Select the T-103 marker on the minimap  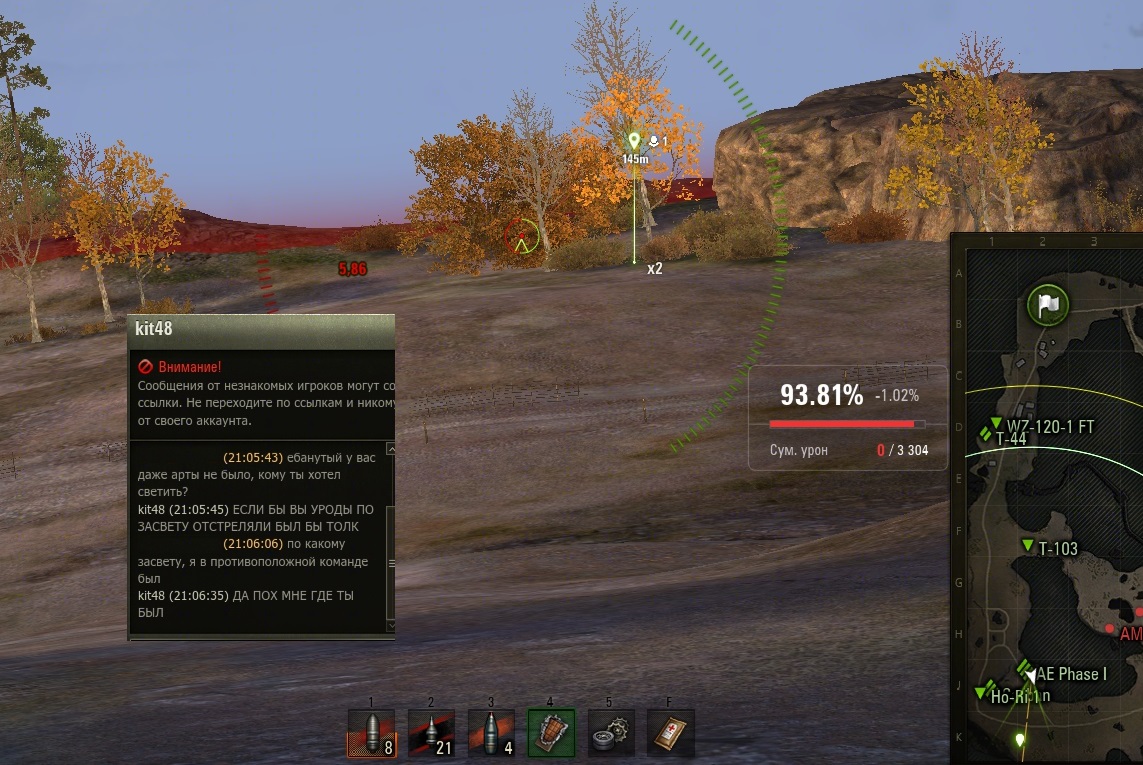coord(1028,545)
